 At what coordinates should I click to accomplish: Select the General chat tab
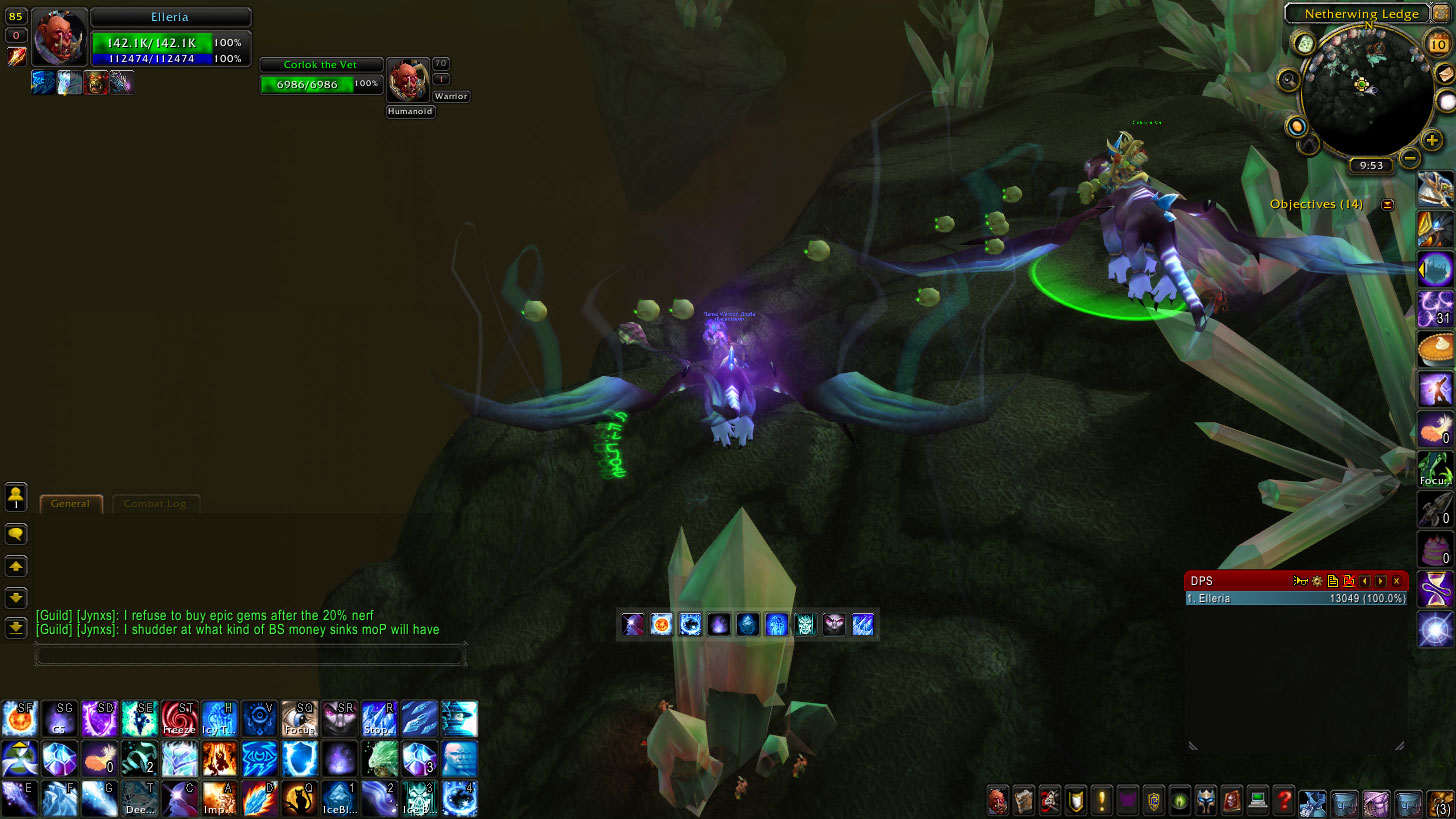coord(70,504)
